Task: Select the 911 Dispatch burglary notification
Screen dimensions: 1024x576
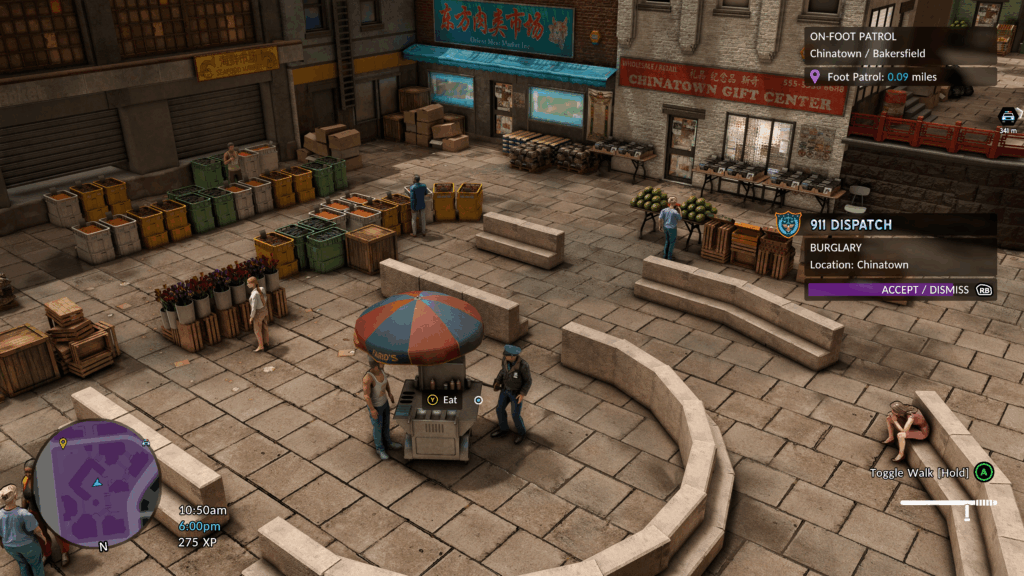Action: pyautogui.click(x=898, y=245)
